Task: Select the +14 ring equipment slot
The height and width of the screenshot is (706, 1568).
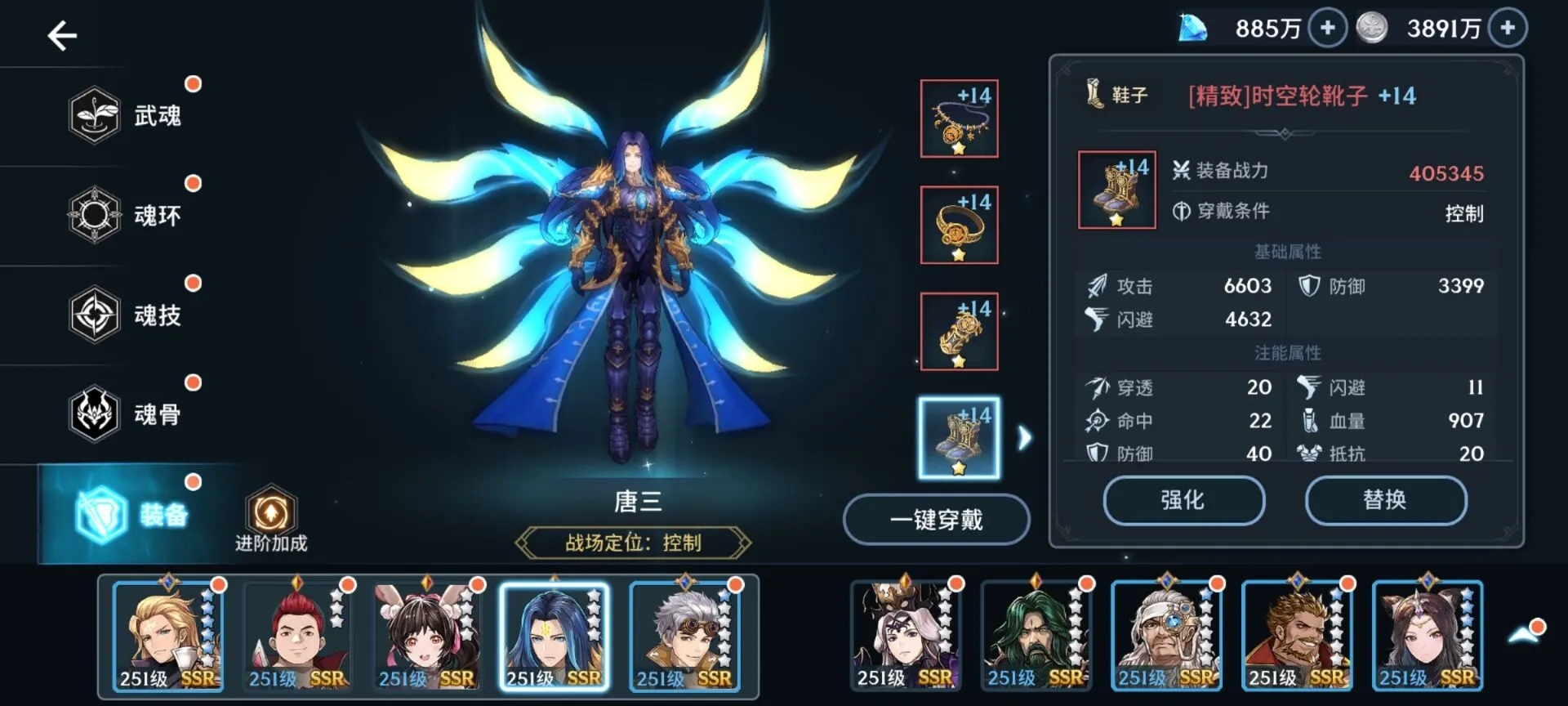Action: pyautogui.click(x=958, y=226)
